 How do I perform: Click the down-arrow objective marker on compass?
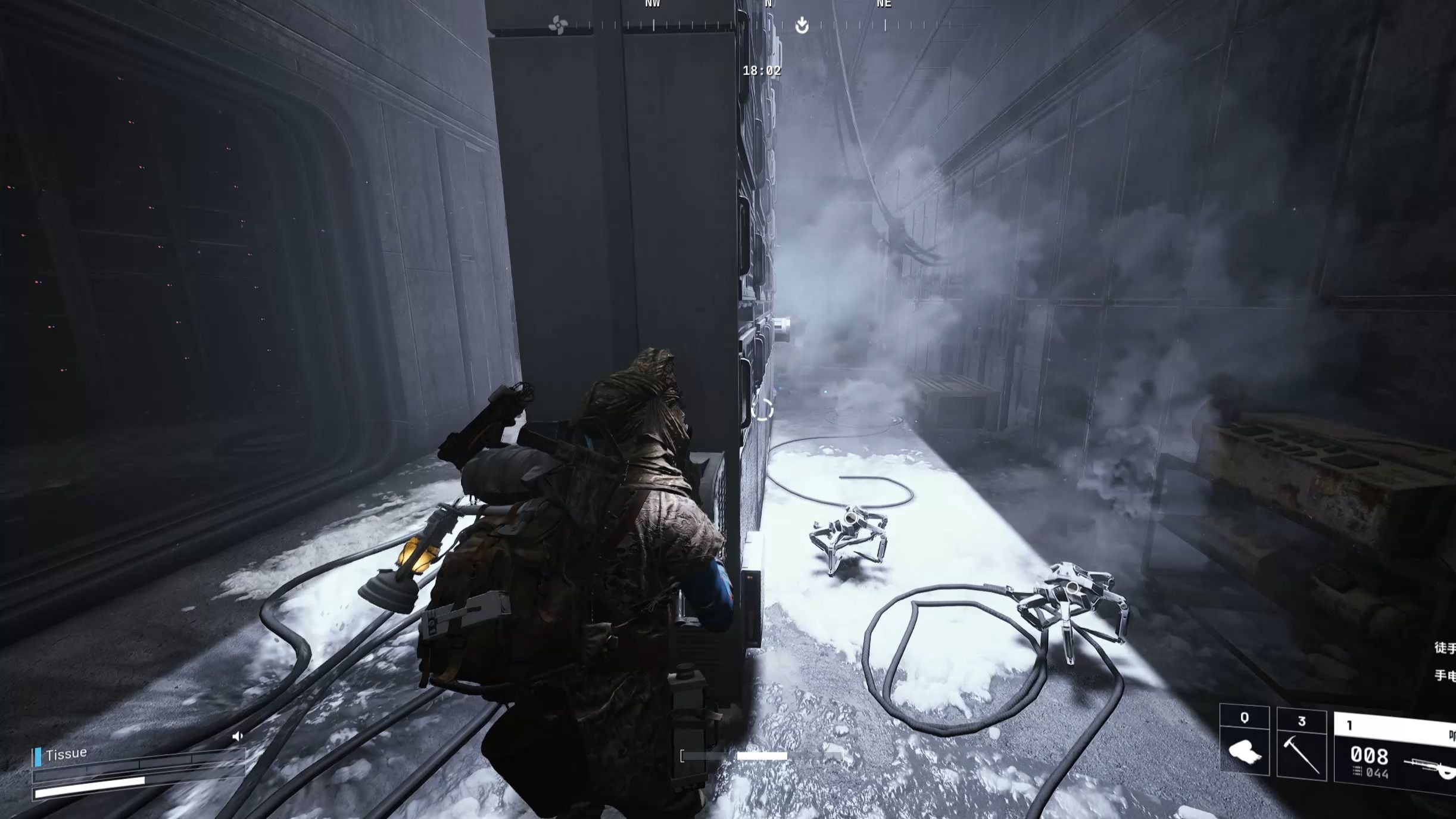pyautogui.click(x=802, y=26)
